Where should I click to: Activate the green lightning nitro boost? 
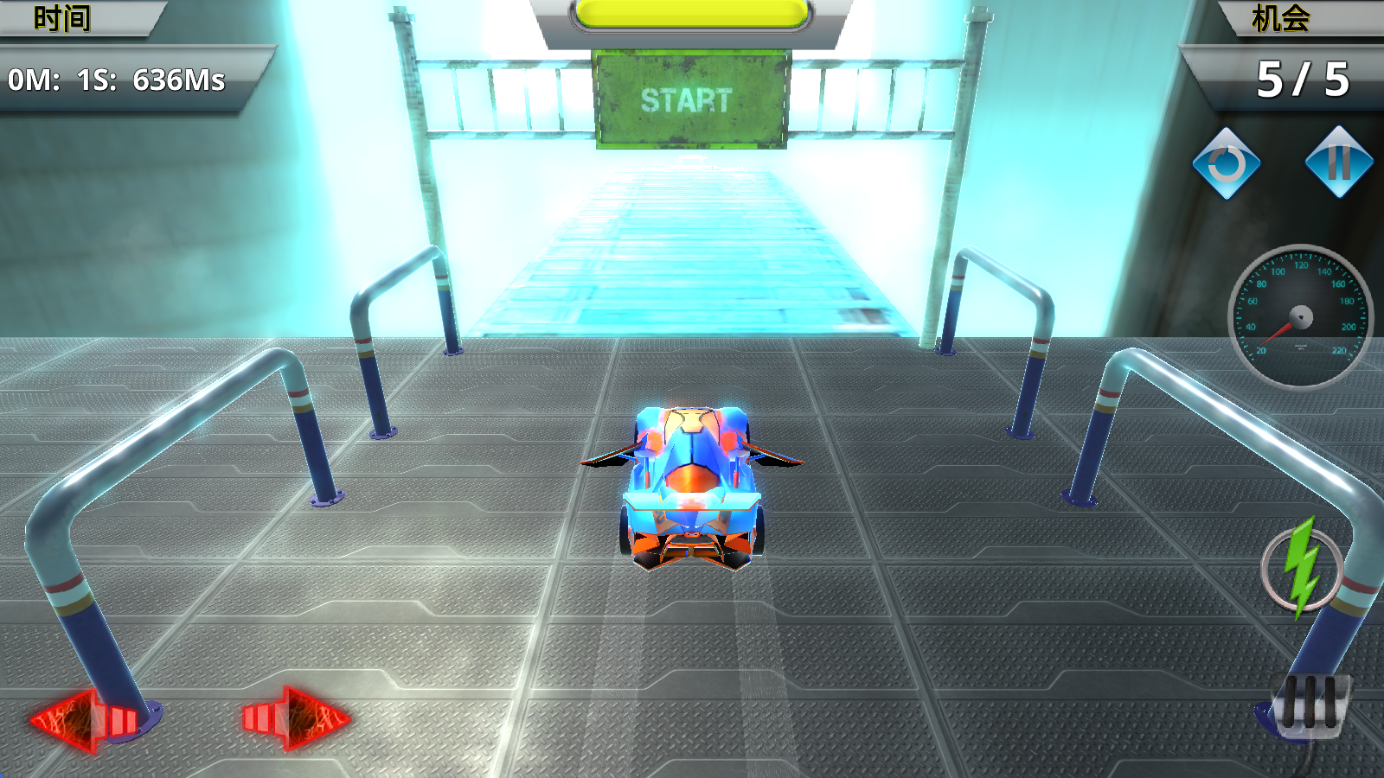coord(1301,565)
